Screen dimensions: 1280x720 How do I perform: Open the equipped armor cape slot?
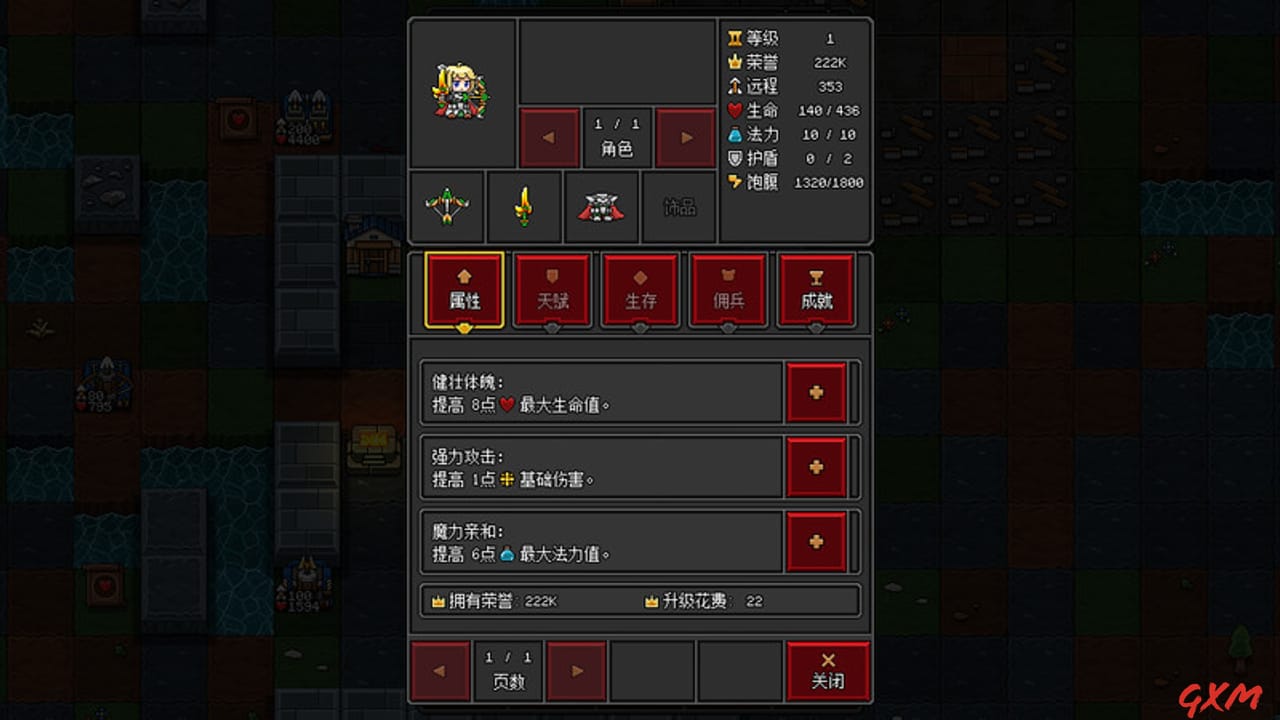tap(602, 207)
